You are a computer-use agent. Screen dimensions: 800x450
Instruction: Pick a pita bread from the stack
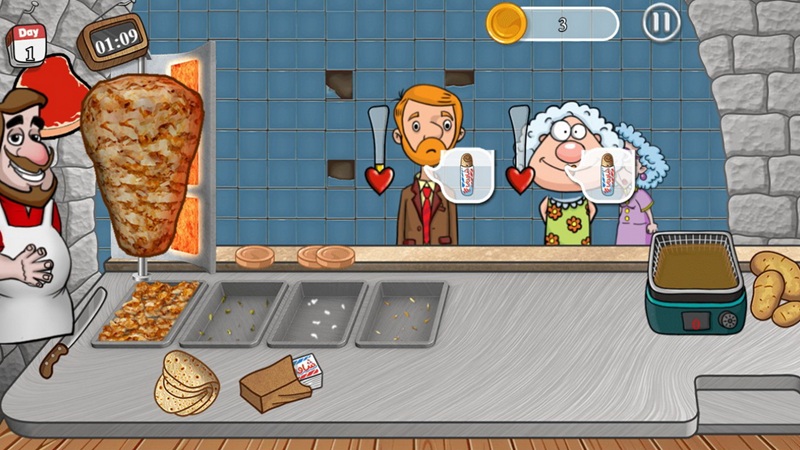click(187, 381)
